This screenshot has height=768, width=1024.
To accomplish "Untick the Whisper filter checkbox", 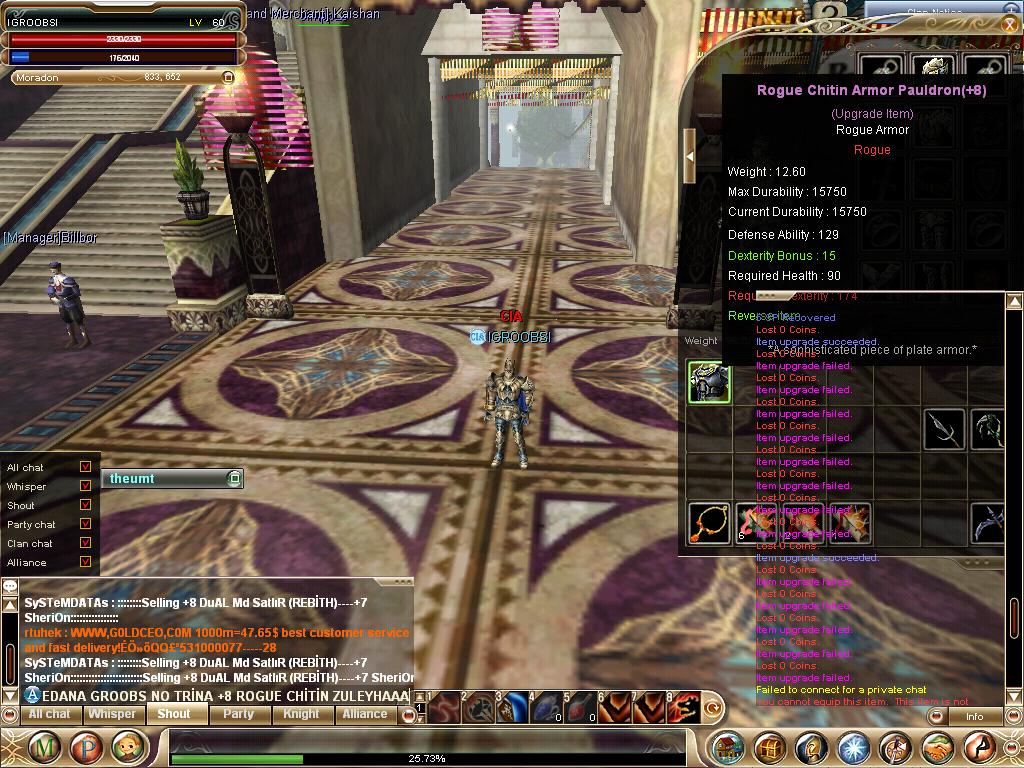I will coord(85,486).
